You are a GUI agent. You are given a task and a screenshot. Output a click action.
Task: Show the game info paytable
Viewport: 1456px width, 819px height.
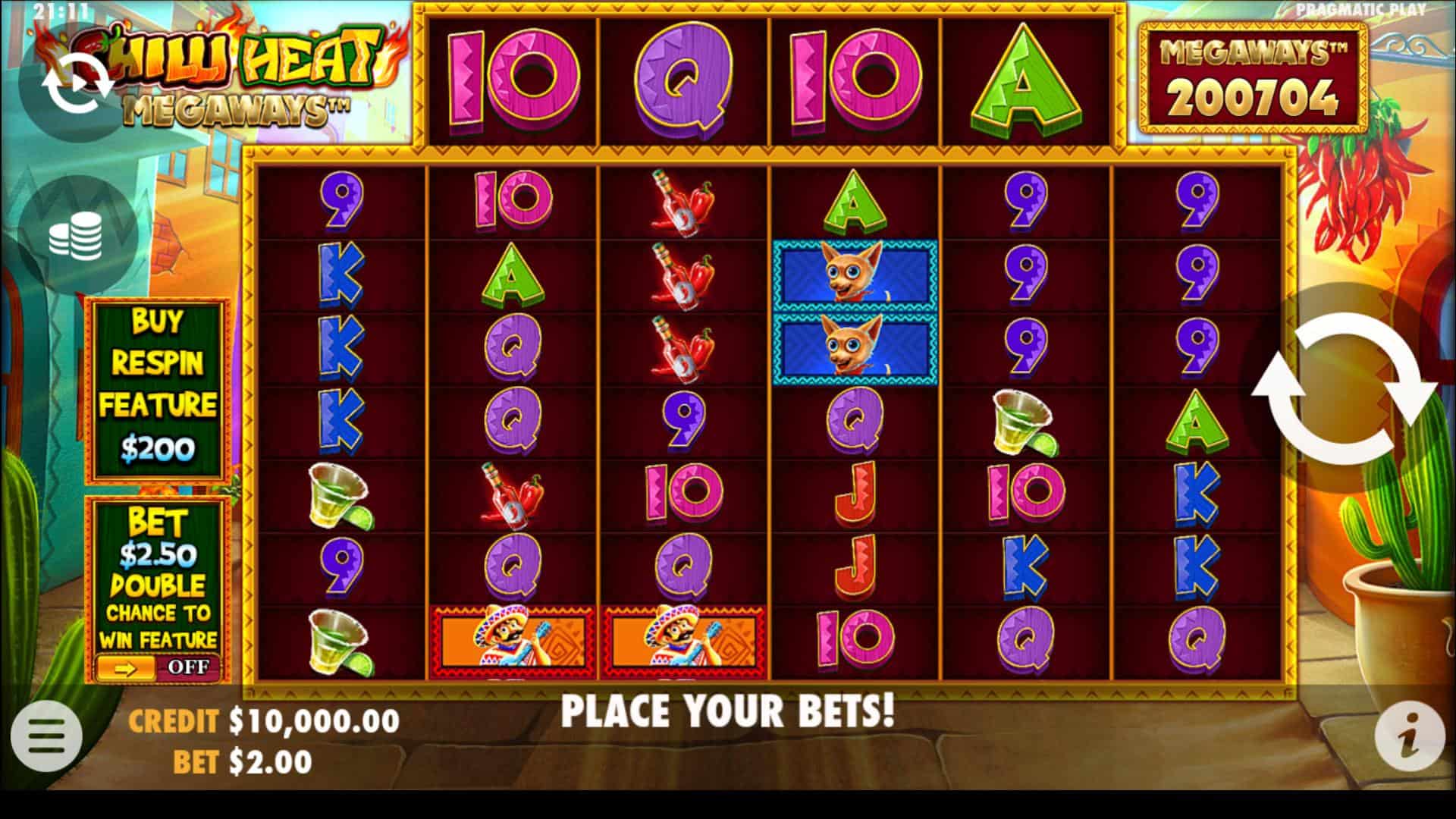1410,736
